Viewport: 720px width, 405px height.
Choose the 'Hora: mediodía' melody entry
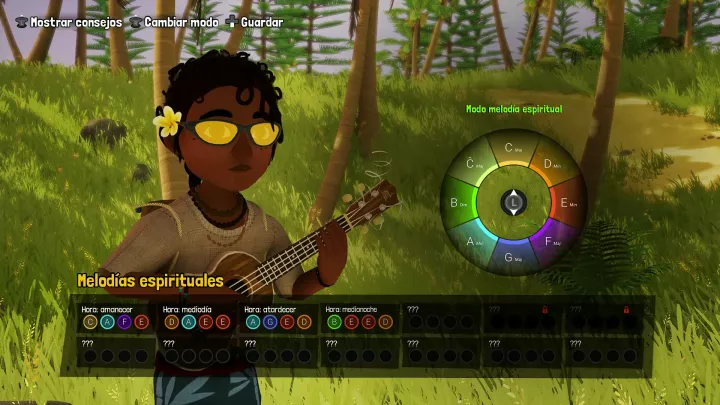point(197,317)
